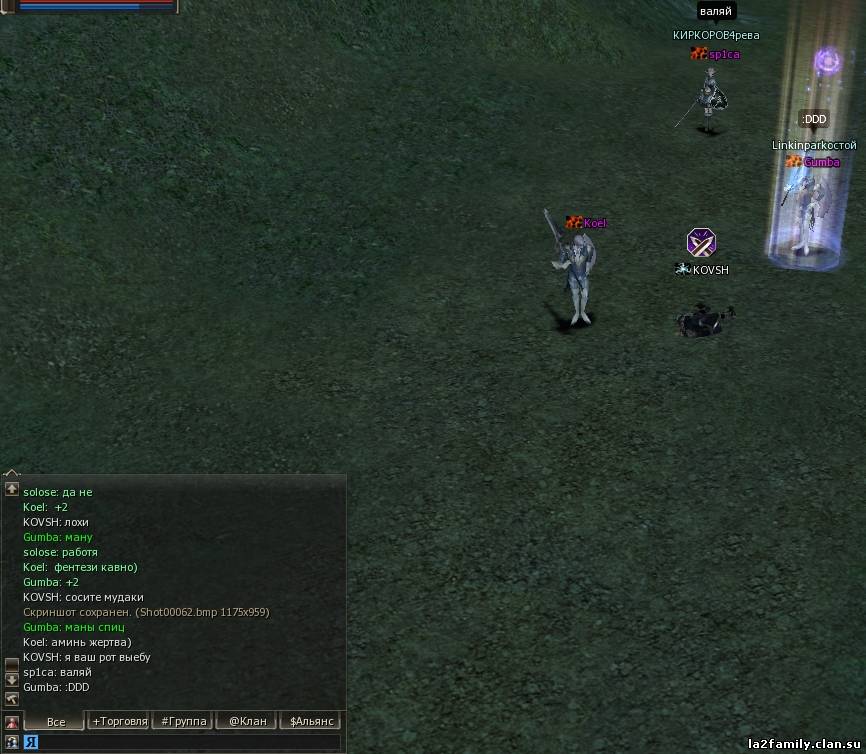Open the +Торговля trade chat tab
Viewport: 866px width, 754px height.
click(120, 721)
